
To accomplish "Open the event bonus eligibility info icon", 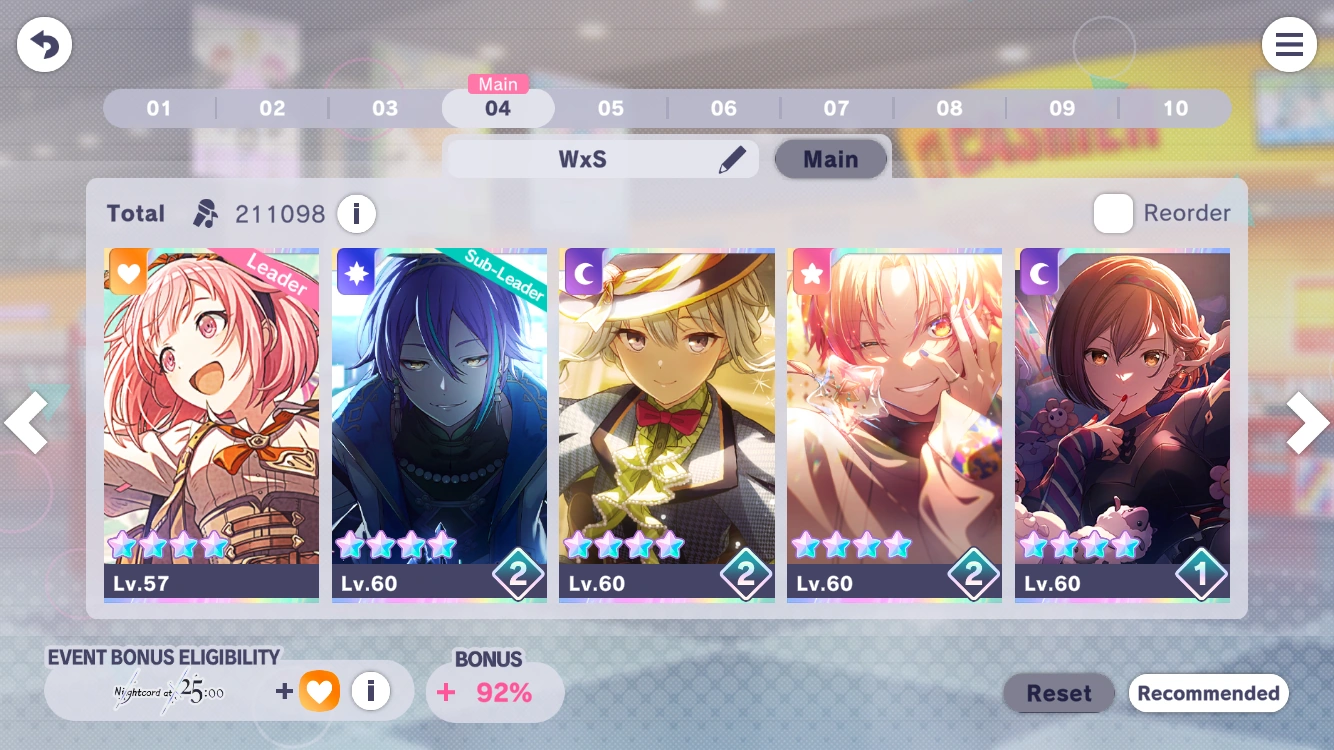I will tap(371, 691).
